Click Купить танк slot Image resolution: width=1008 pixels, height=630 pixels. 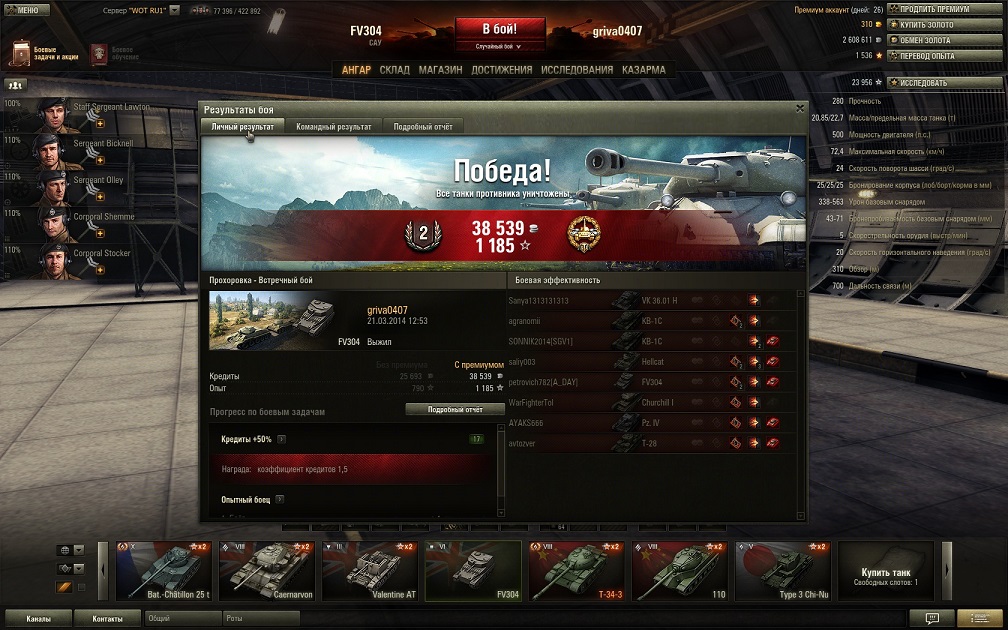pyautogui.click(x=886, y=572)
